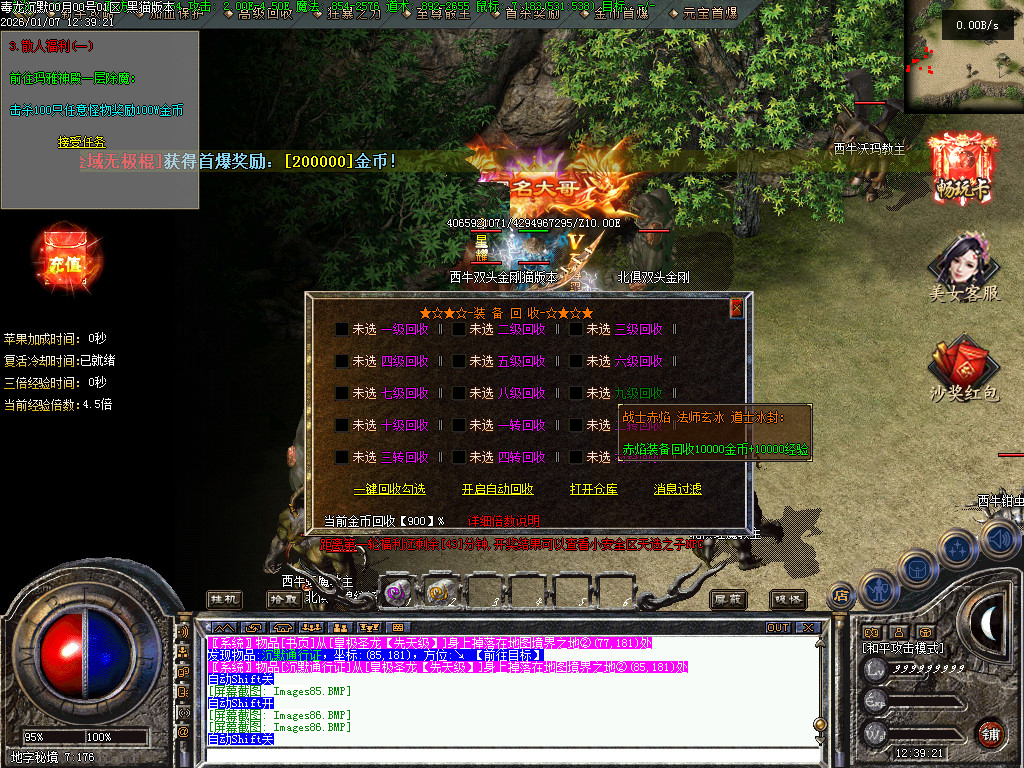Accept the quest via 接受任务
This screenshot has width=1024, height=768.
(x=81, y=143)
